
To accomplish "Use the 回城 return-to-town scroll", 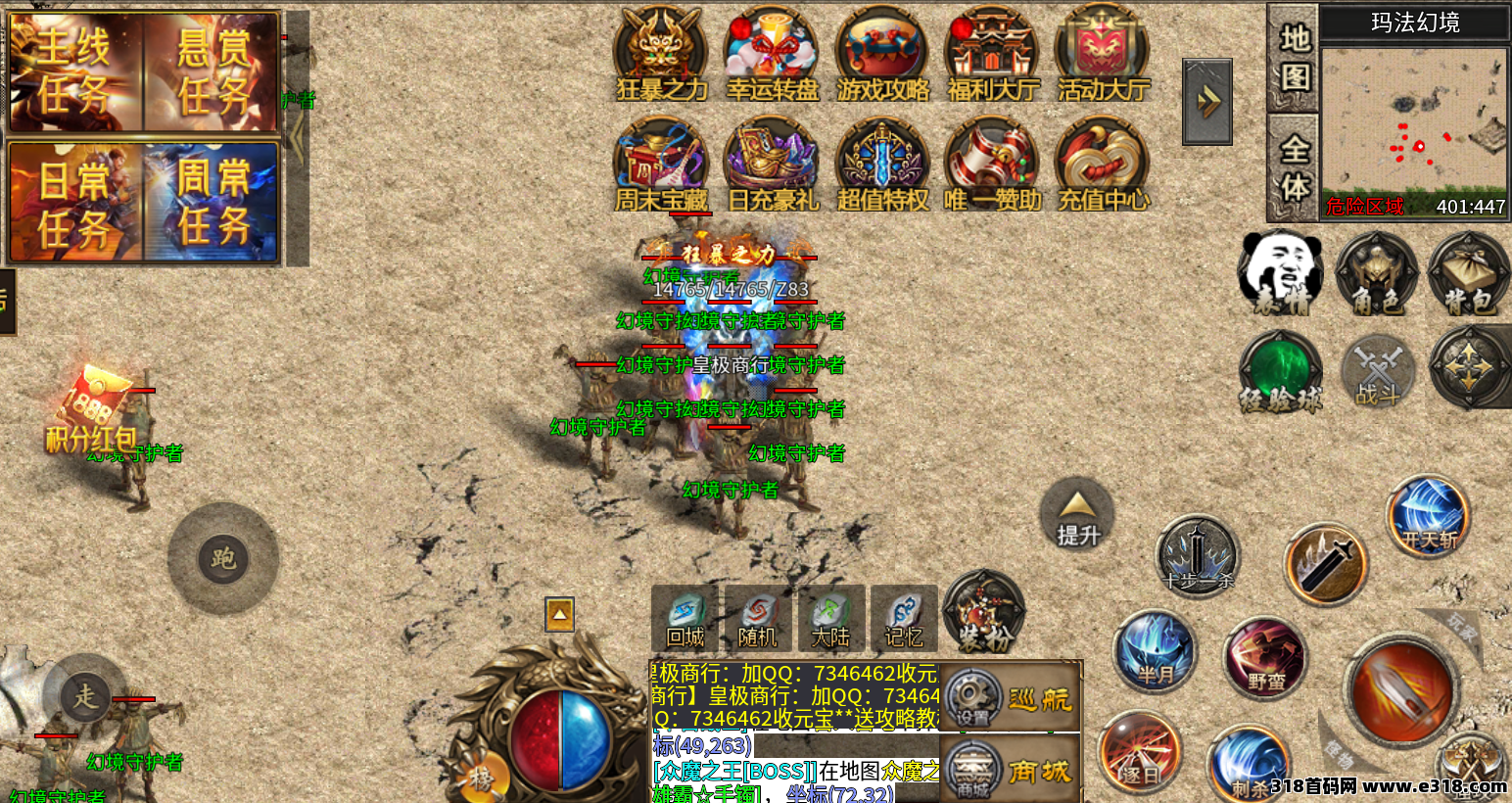I will coord(685,620).
